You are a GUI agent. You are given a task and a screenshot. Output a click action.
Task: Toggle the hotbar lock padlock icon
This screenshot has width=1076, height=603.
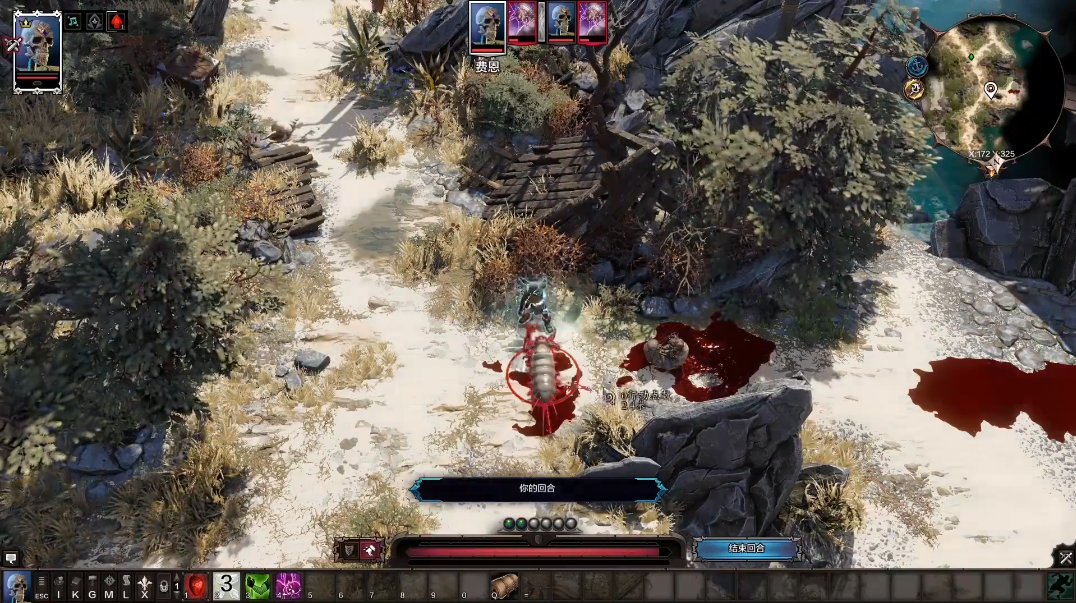(x=163, y=586)
